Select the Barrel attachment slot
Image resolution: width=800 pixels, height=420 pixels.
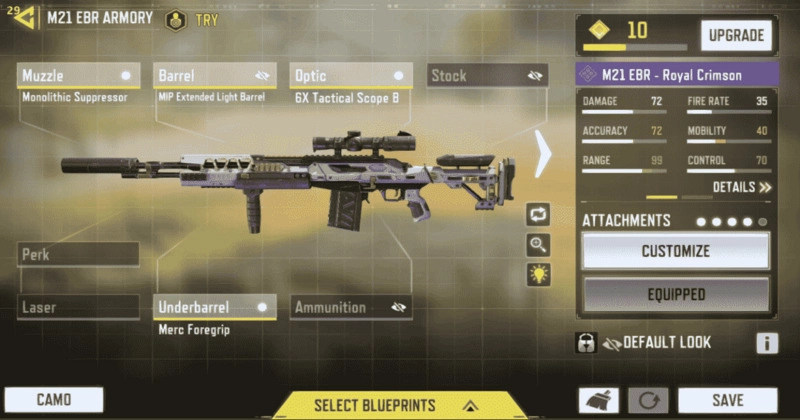pos(216,76)
